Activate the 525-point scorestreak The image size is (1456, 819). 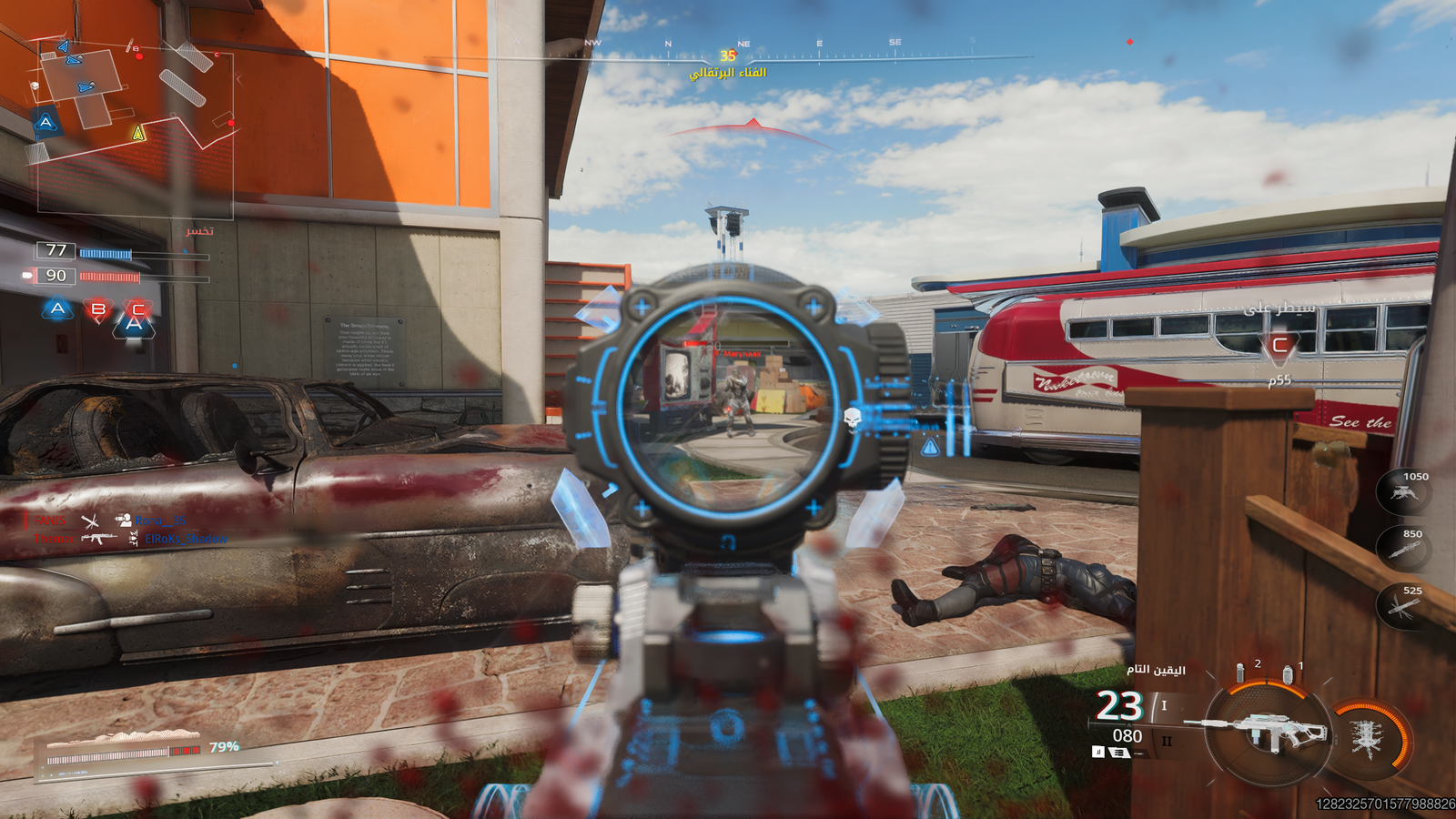[1403, 604]
